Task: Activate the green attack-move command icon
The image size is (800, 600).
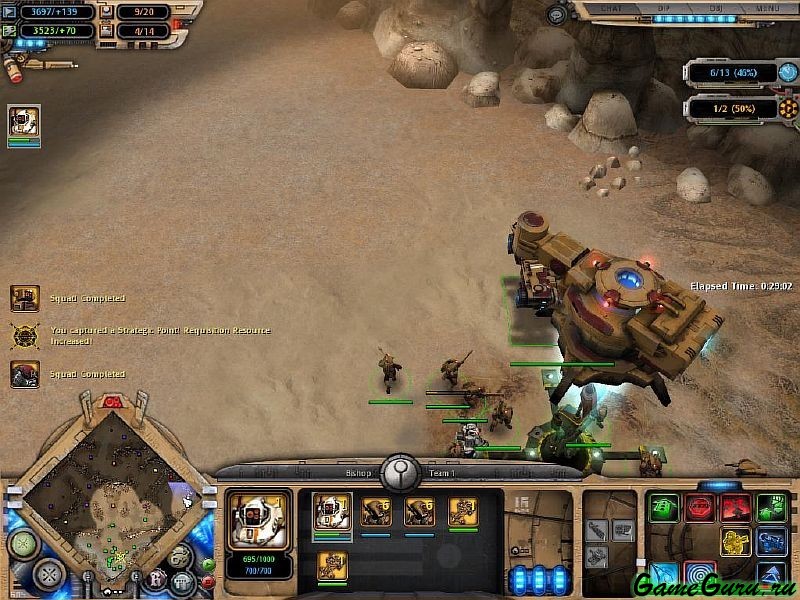Action: pyautogui.click(x=665, y=507)
